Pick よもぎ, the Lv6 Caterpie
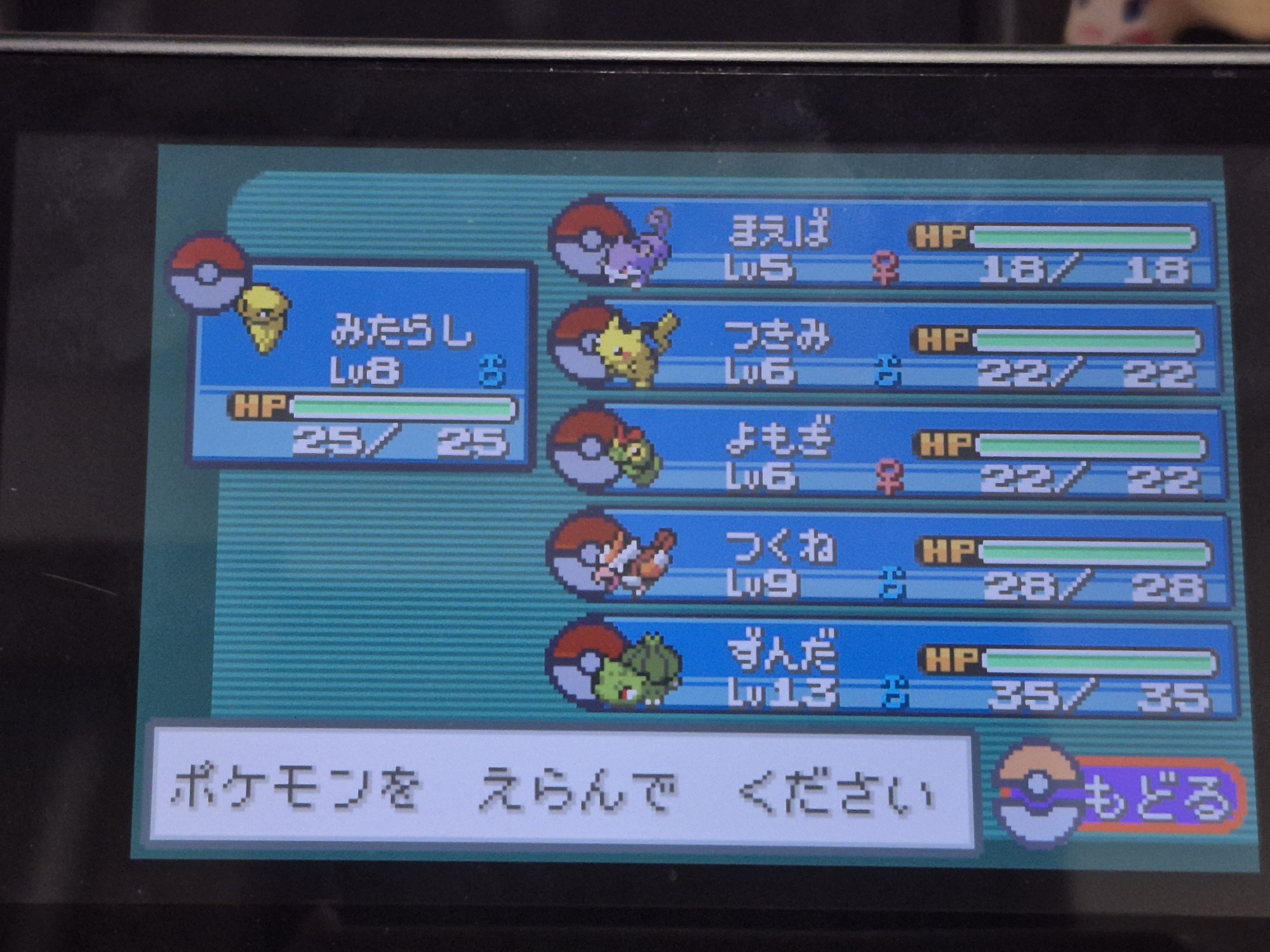1270x952 pixels. pyautogui.click(x=889, y=453)
